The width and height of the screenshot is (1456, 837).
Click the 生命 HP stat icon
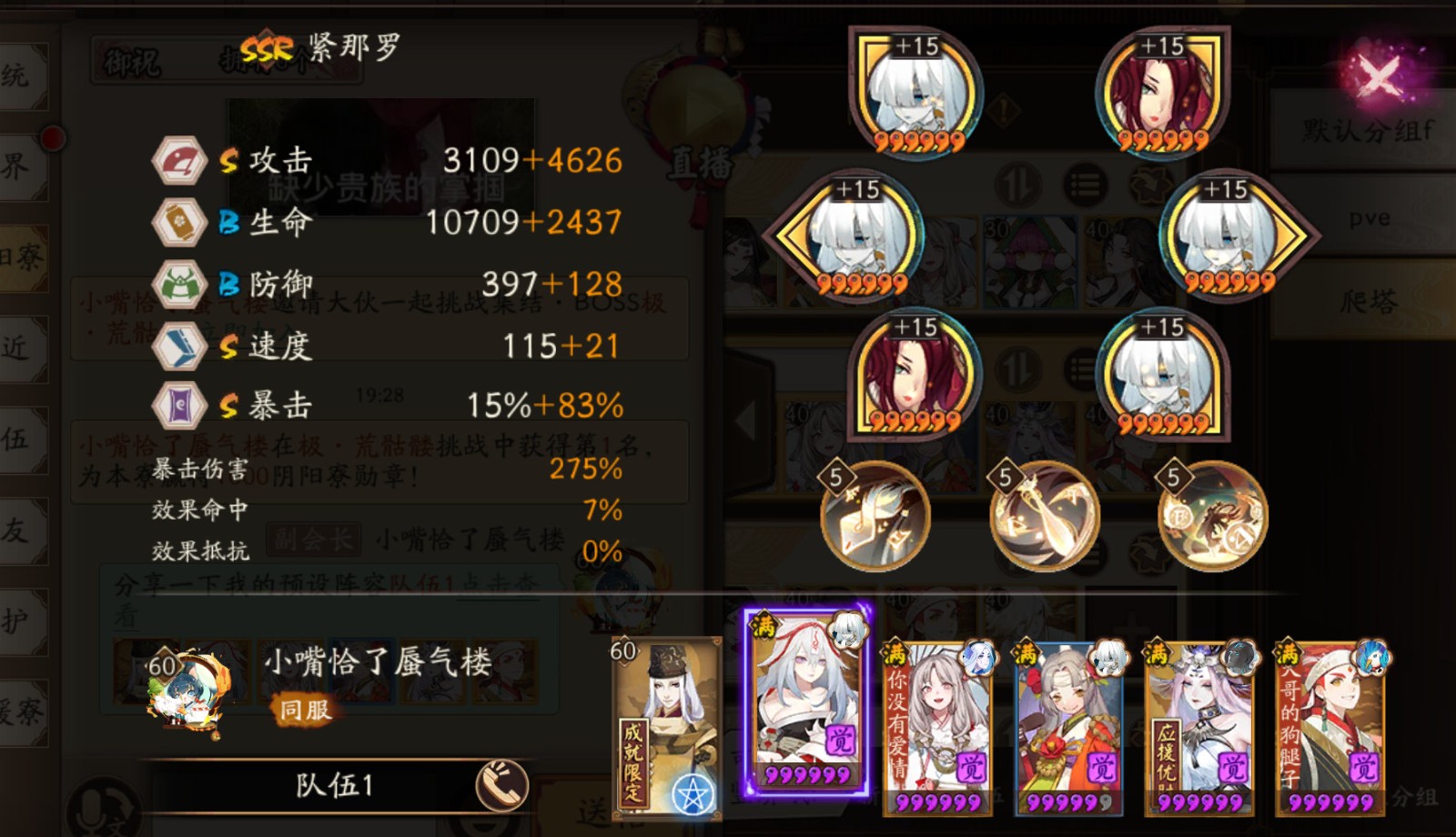point(179,221)
